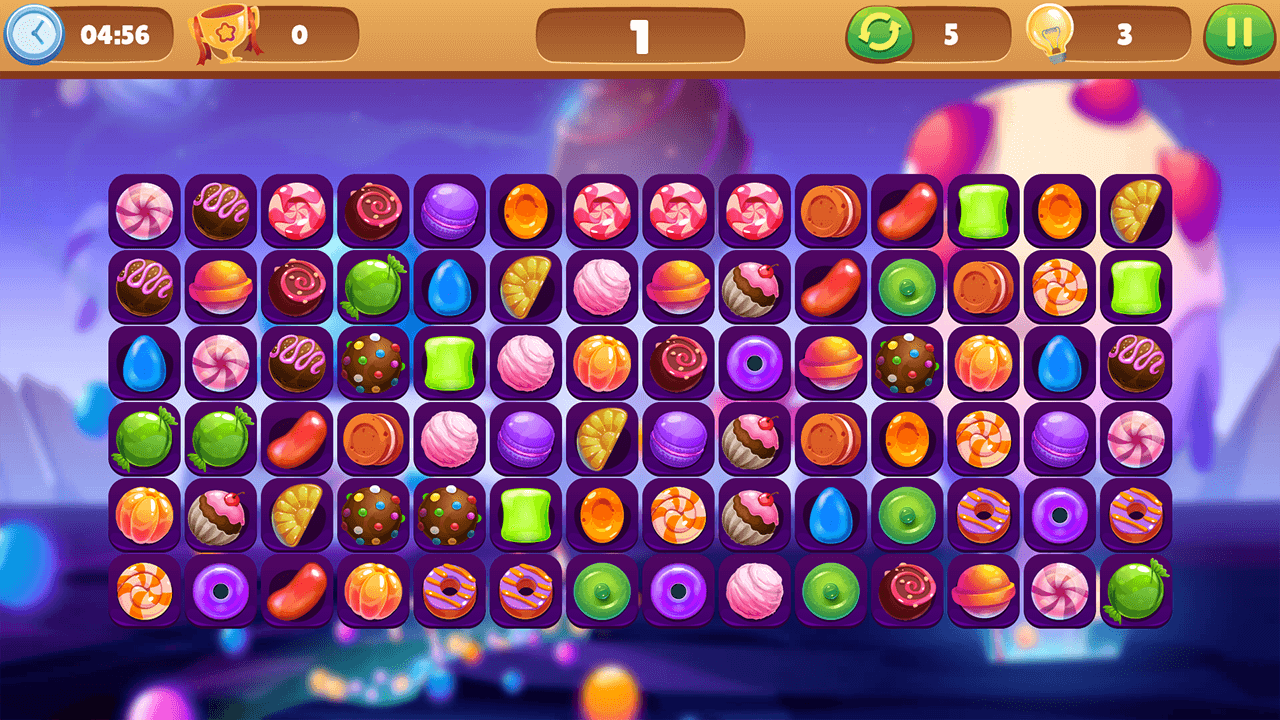Click the blue clock timer icon
This screenshot has height=720, width=1280.
(38, 36)
